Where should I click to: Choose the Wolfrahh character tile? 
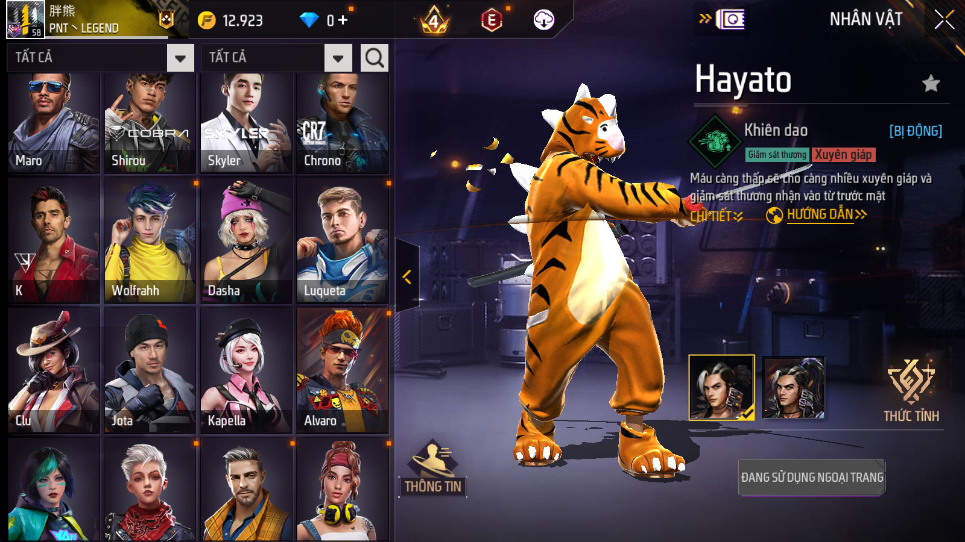150,240
